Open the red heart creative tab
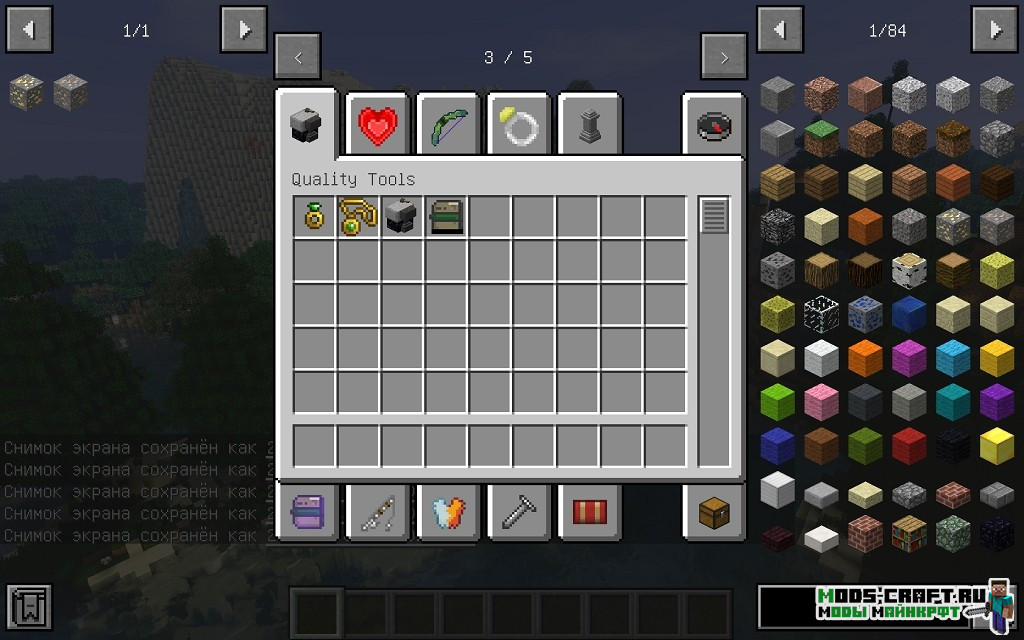This screenshot has height=640, width=1024. tap(378, 125)
